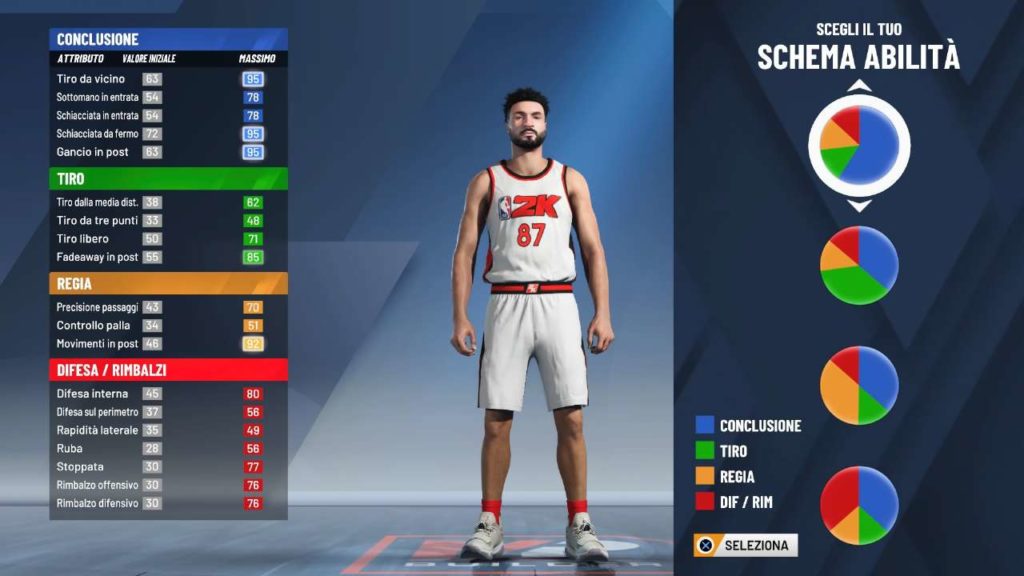The height and width of the screenshot is (576, 1024).
Task: Select the pie chart dominated by red
Action: 859,505
